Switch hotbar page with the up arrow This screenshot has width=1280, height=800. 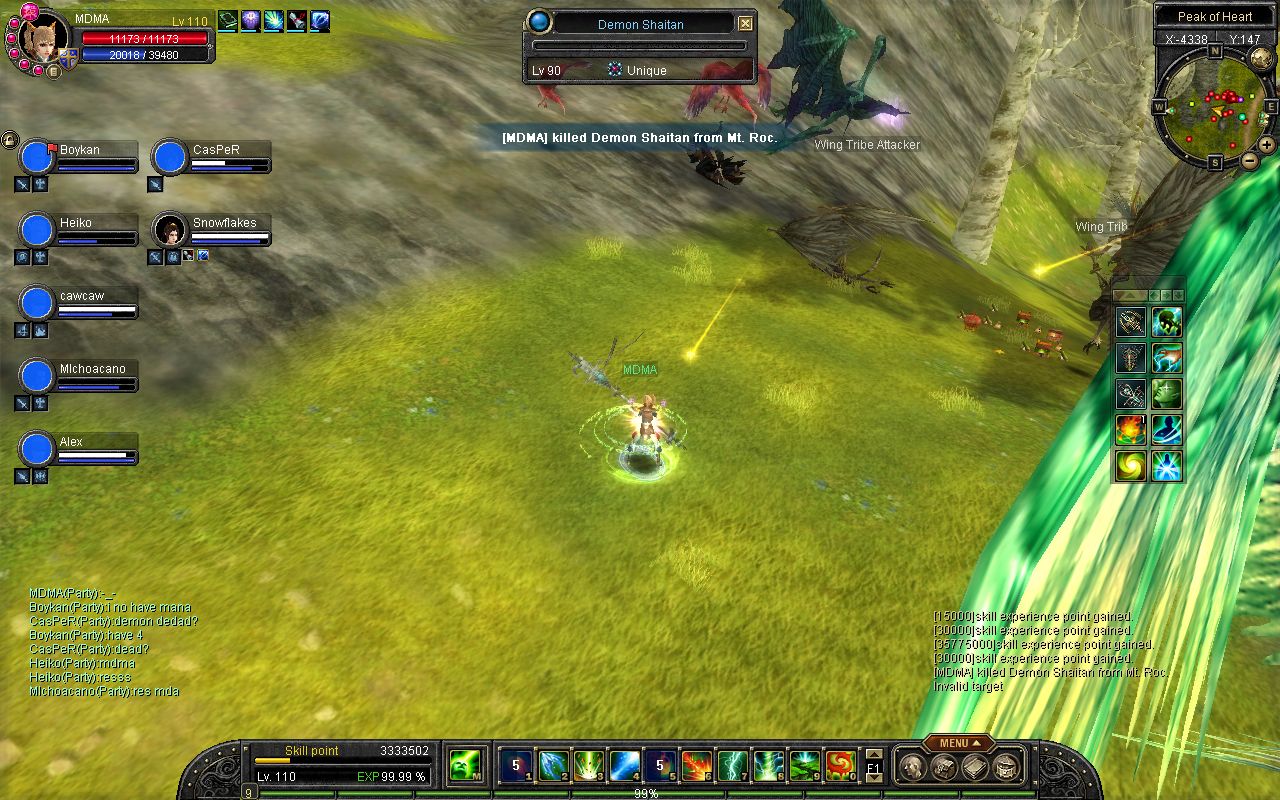click(x=873, y=755)
